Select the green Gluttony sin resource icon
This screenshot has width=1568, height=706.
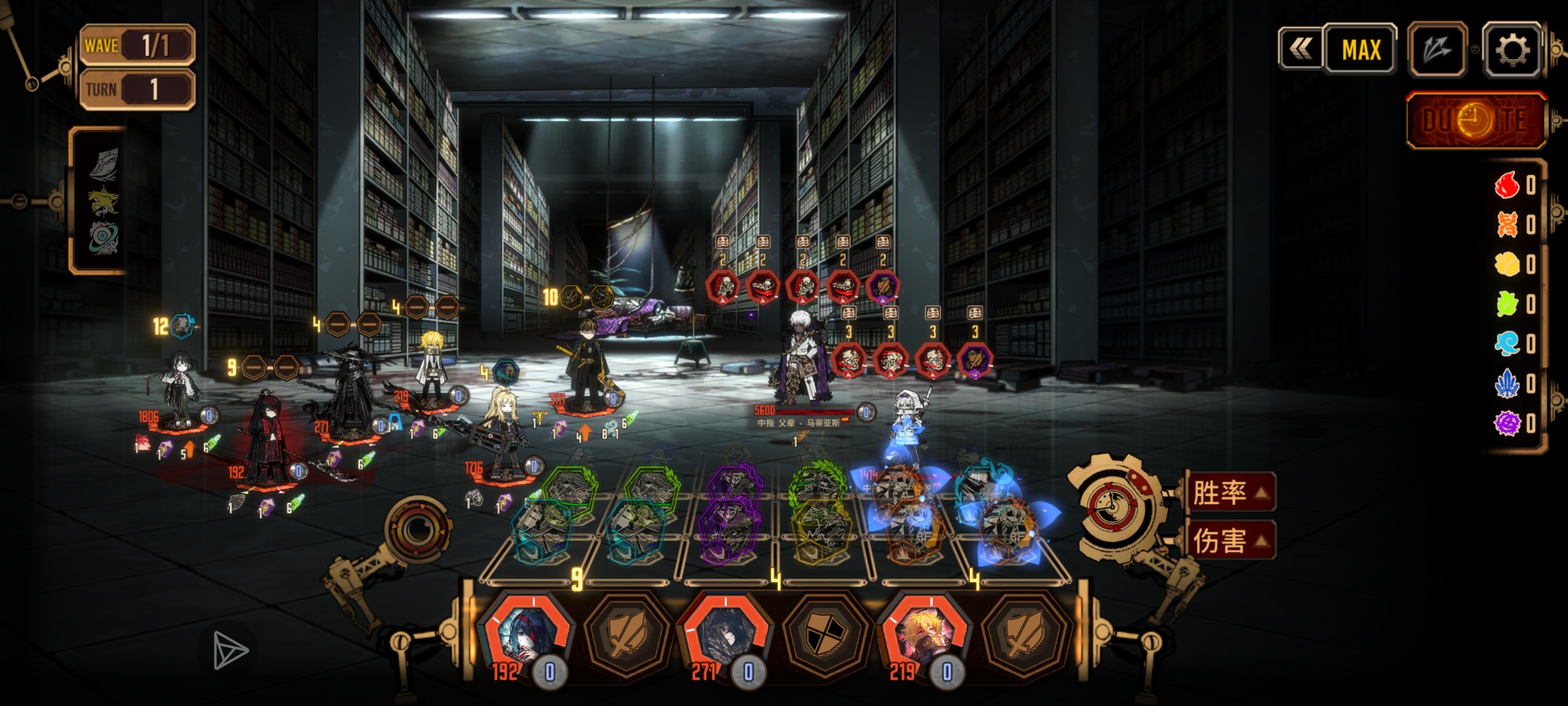click(1507, 304)
